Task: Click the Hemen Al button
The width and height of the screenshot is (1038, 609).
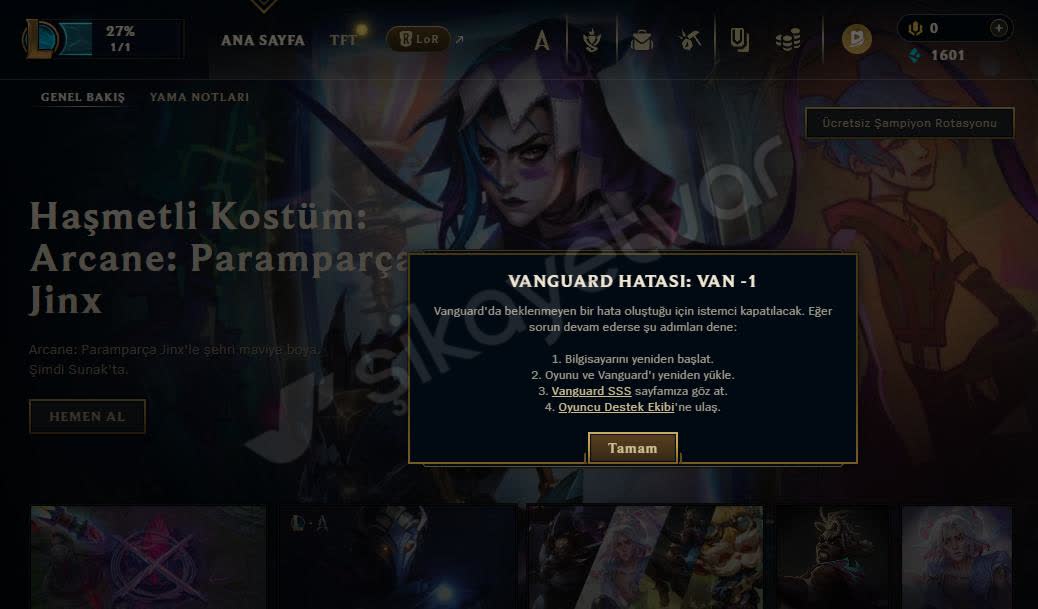Action: pyautogui.click(x=87, y=416)
